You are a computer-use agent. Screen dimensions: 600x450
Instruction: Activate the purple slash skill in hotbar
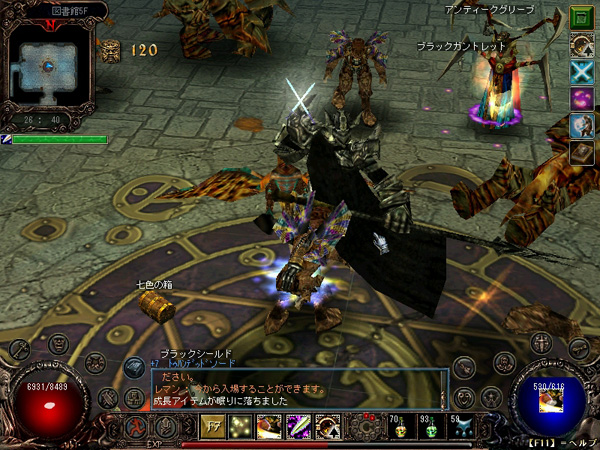coord(298,426)
